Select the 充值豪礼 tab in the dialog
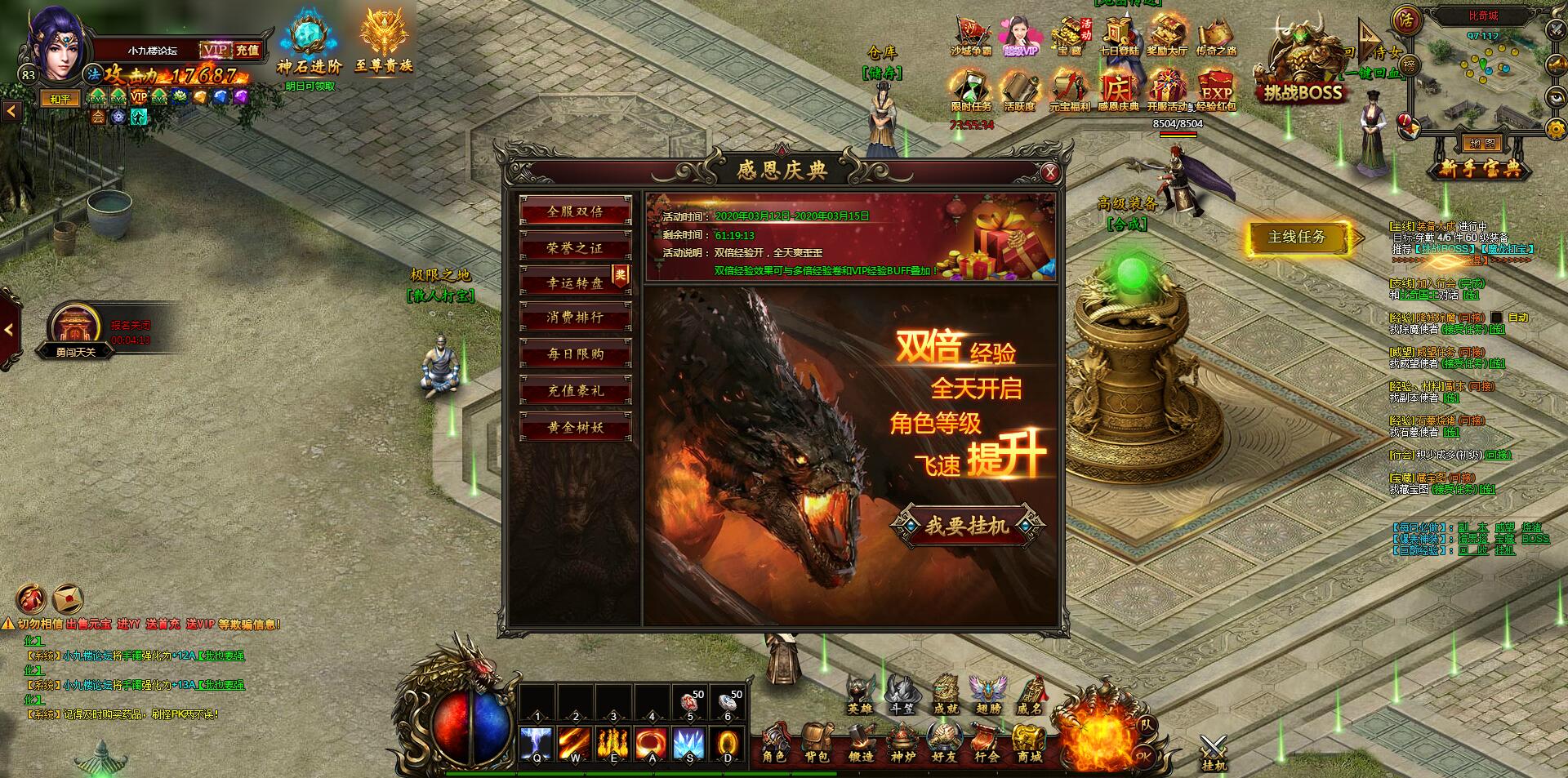 577,391
